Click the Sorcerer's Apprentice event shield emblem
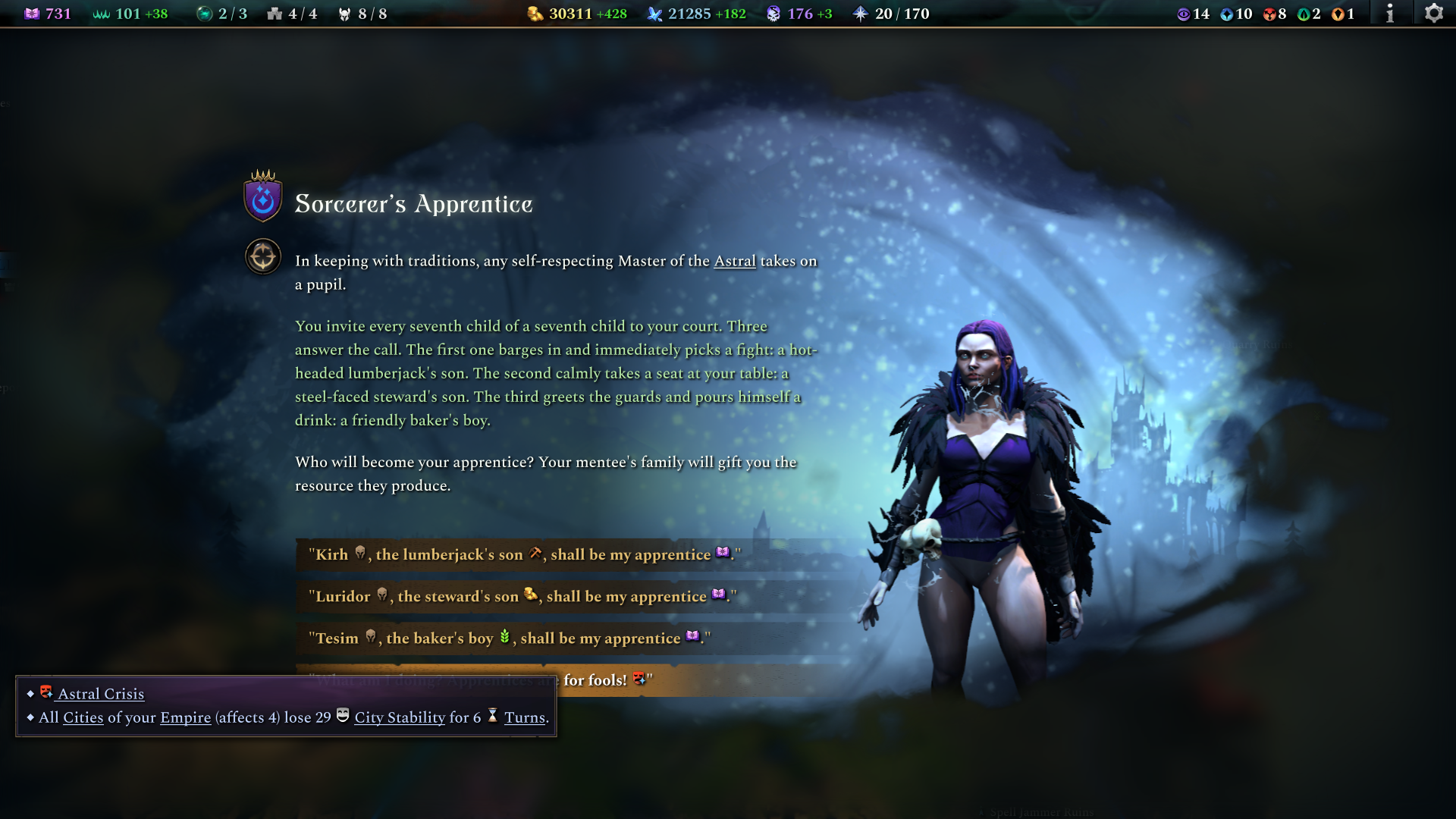Viewport: 1456px width, 819px height. pyautogui.click(x=262, y=202)
